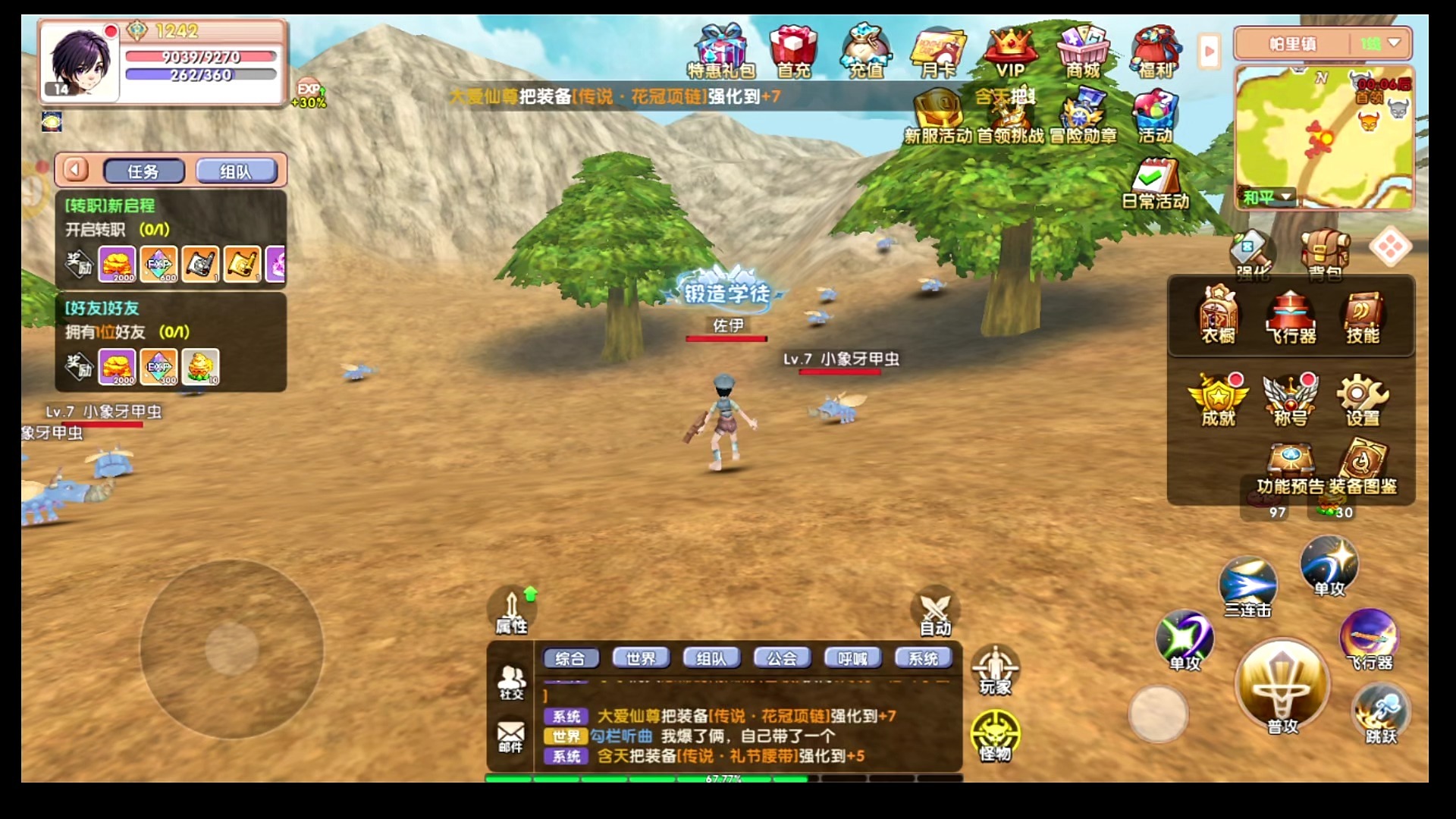The height and width of the screenshot is (819, 1456).
Task: Open the 邮件 mail envelope
Action: (510, 736)
